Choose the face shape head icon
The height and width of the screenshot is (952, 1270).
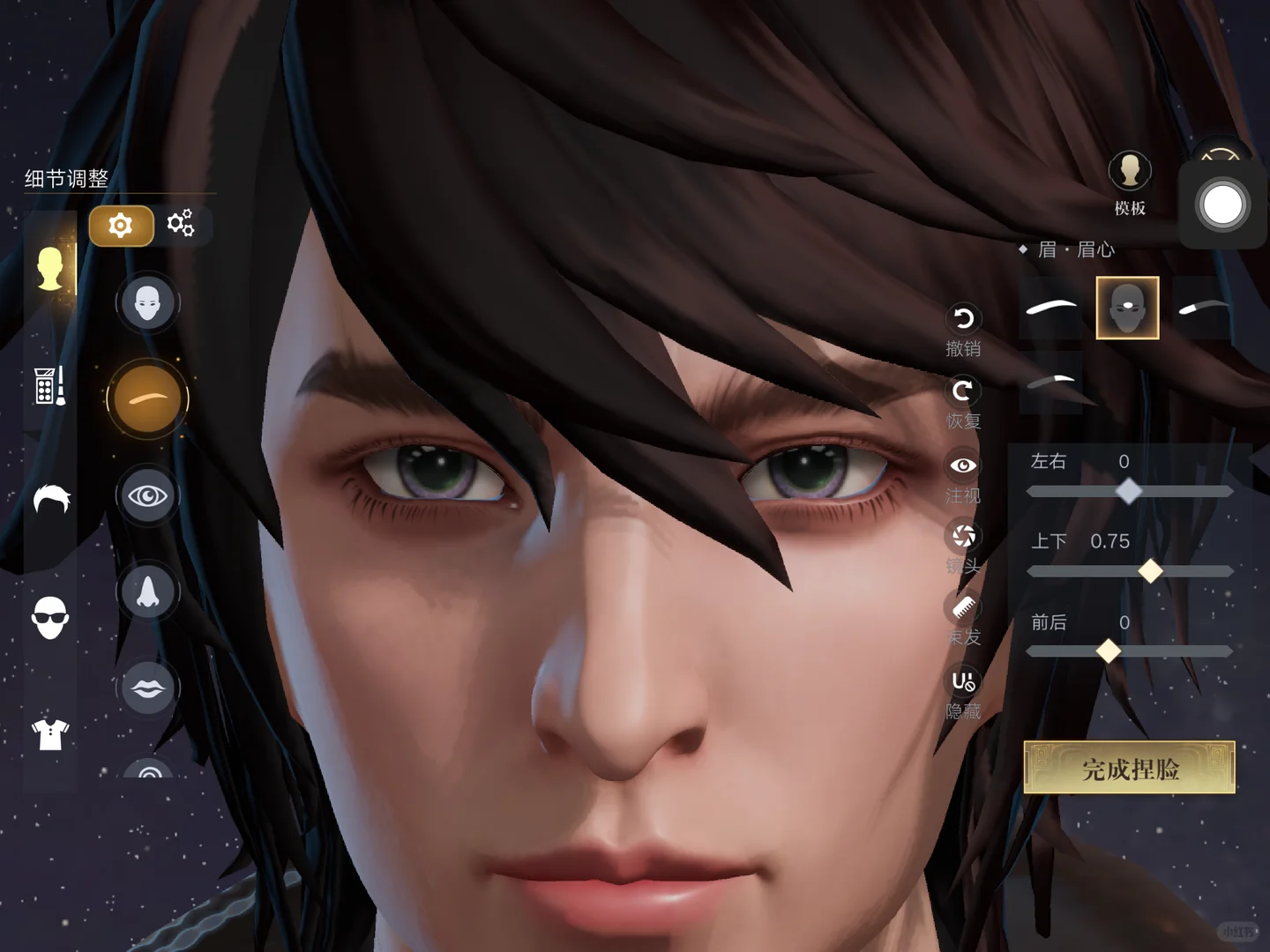[x=147, y=303]
